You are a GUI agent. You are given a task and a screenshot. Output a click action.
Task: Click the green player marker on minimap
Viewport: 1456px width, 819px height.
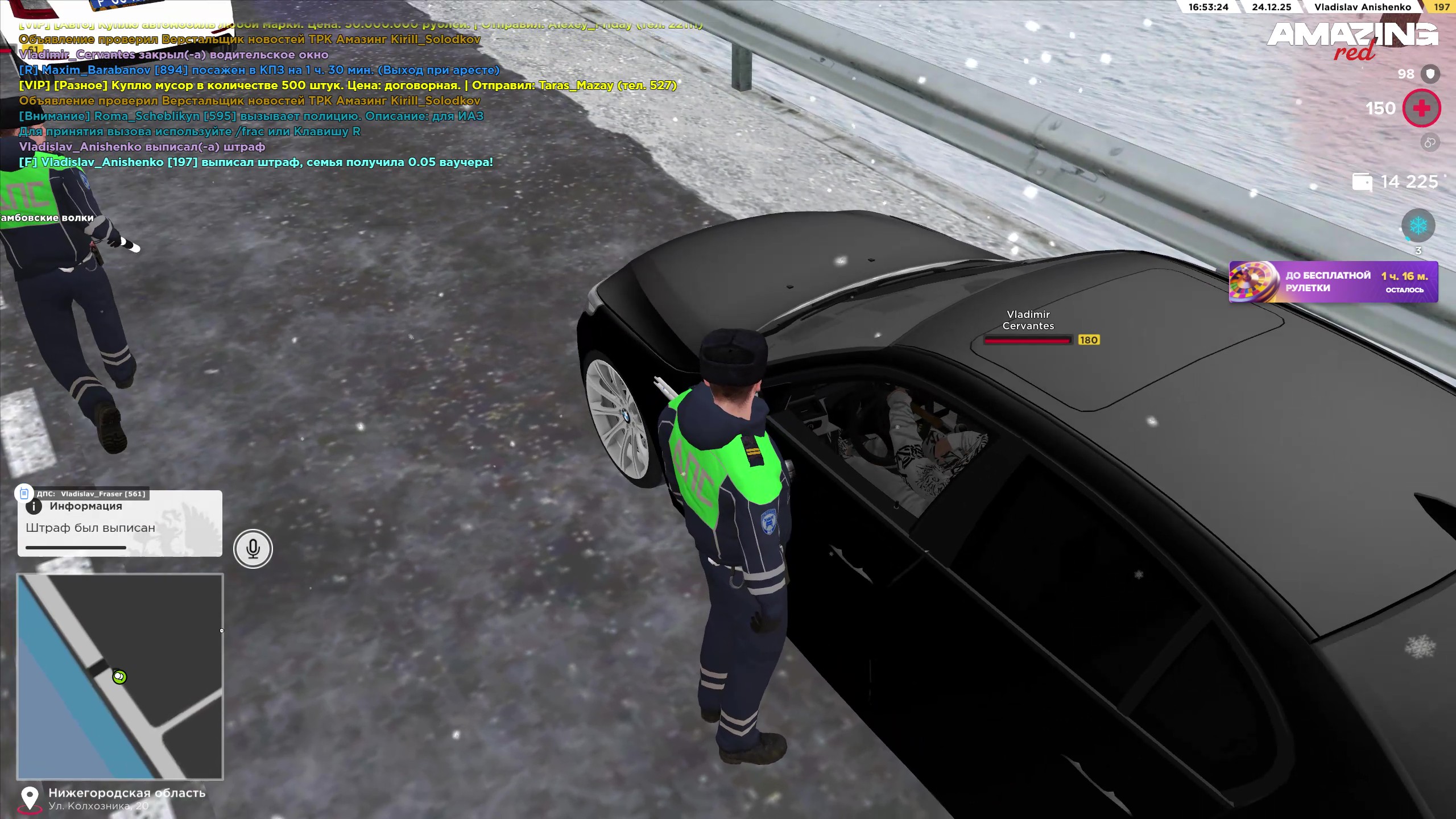(119, 677)
